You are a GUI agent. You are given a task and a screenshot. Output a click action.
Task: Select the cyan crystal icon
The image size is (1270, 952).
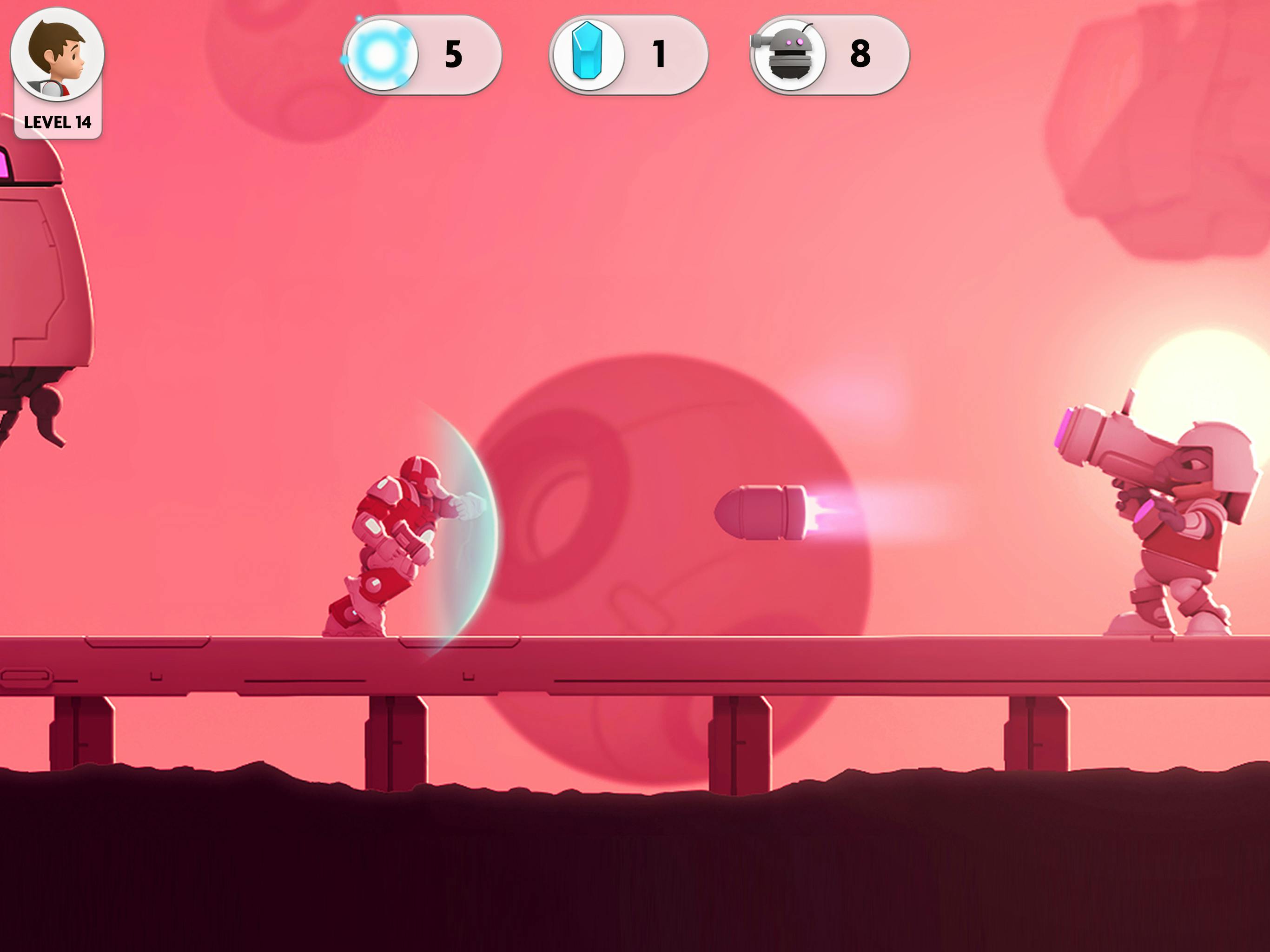(587, 55)
